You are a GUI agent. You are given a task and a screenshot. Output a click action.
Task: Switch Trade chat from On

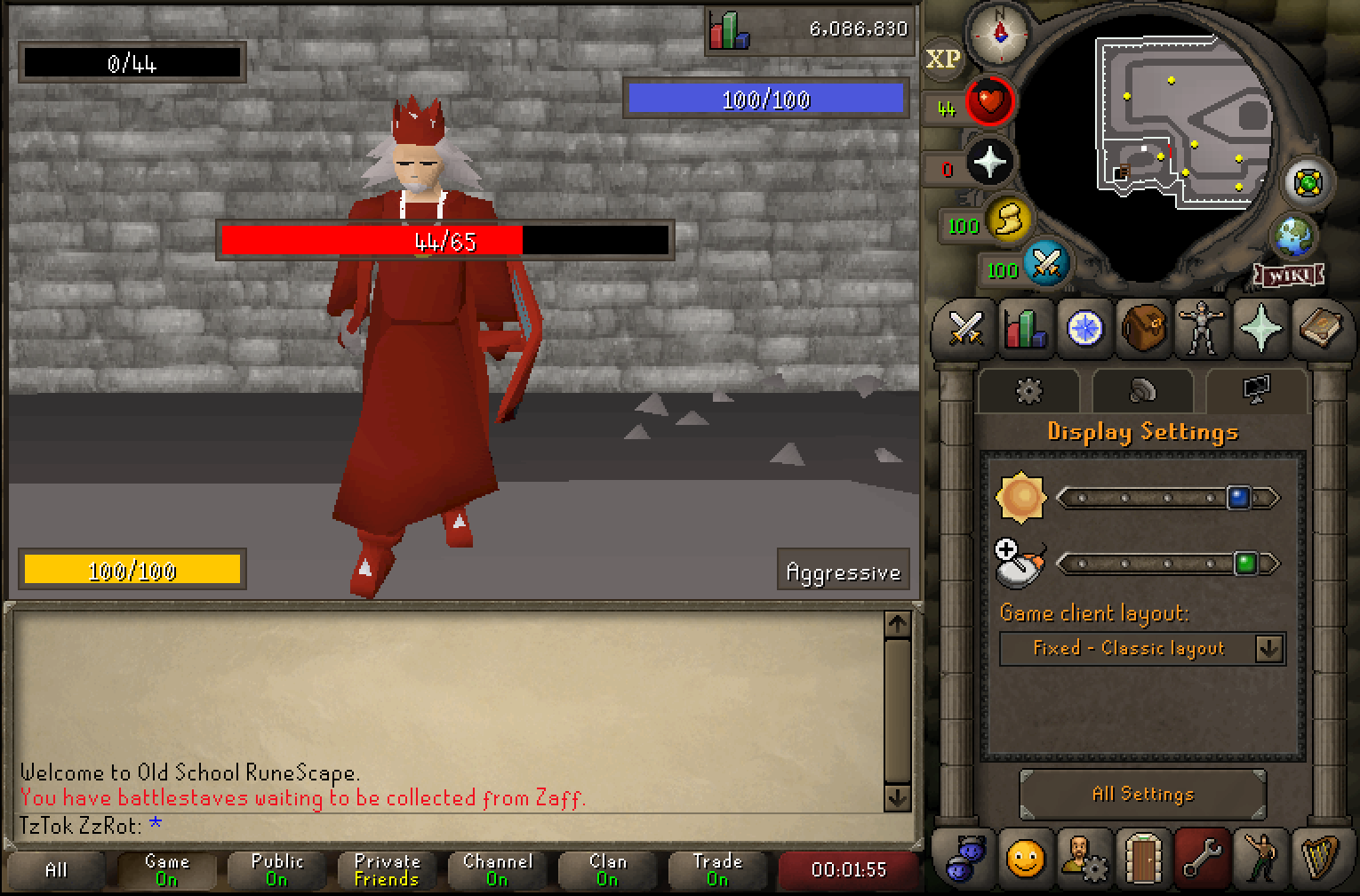coord(718,868)
